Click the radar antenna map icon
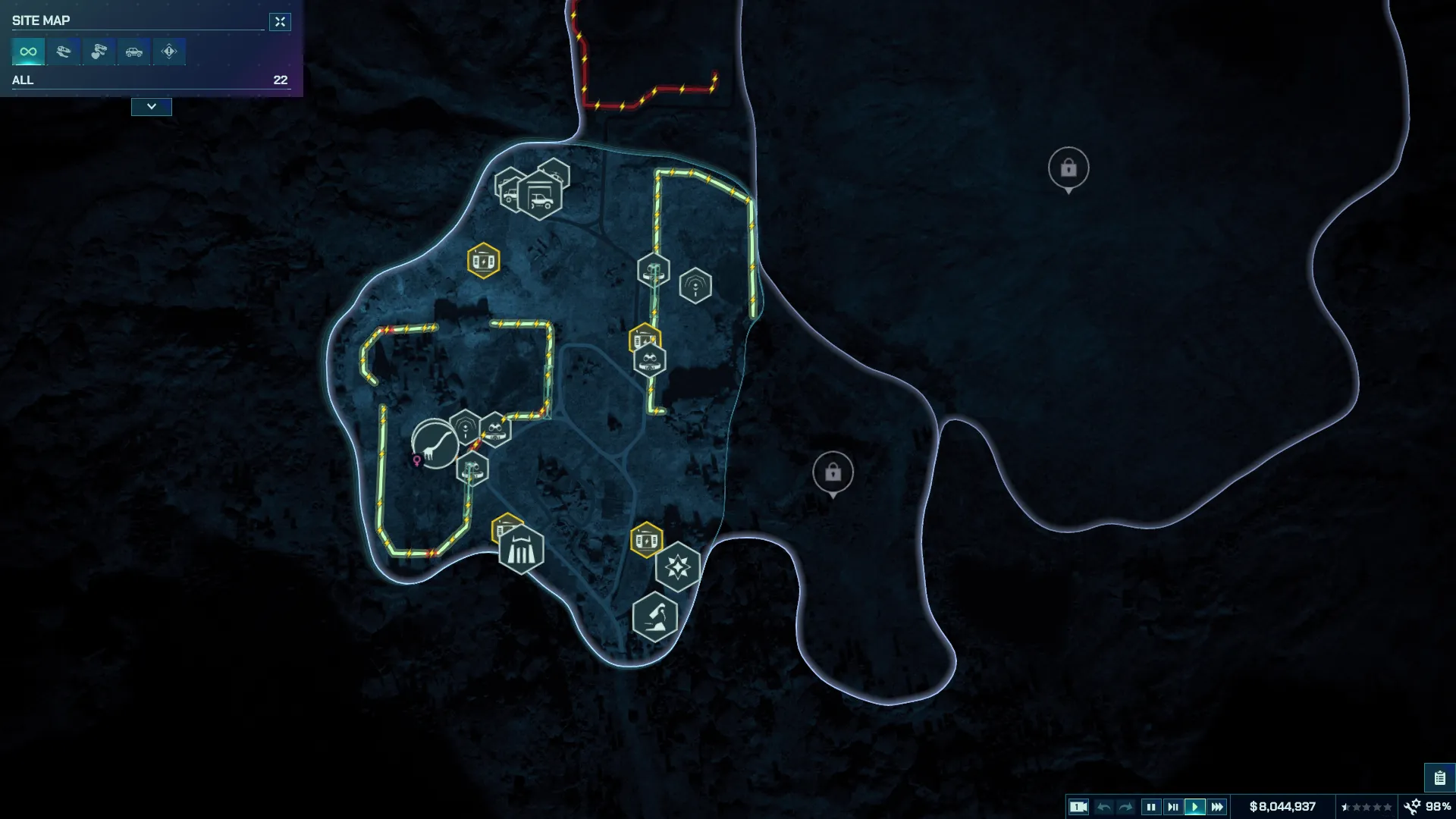The height and width of the screenshot is (819, 1456). 695,285
